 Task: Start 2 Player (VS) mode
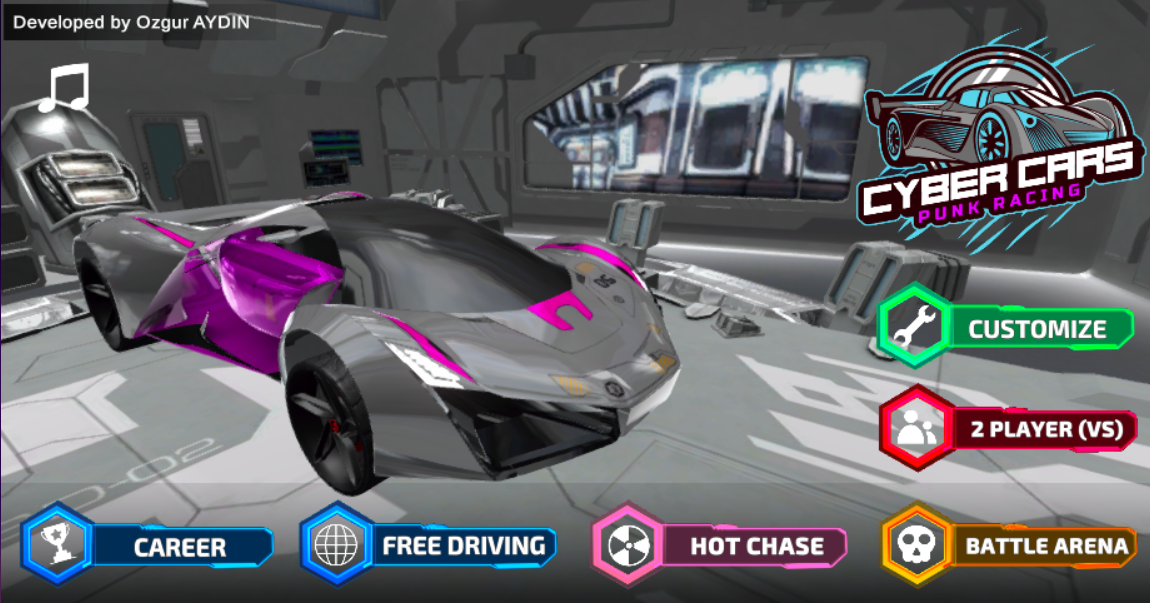pos(1008,430)
